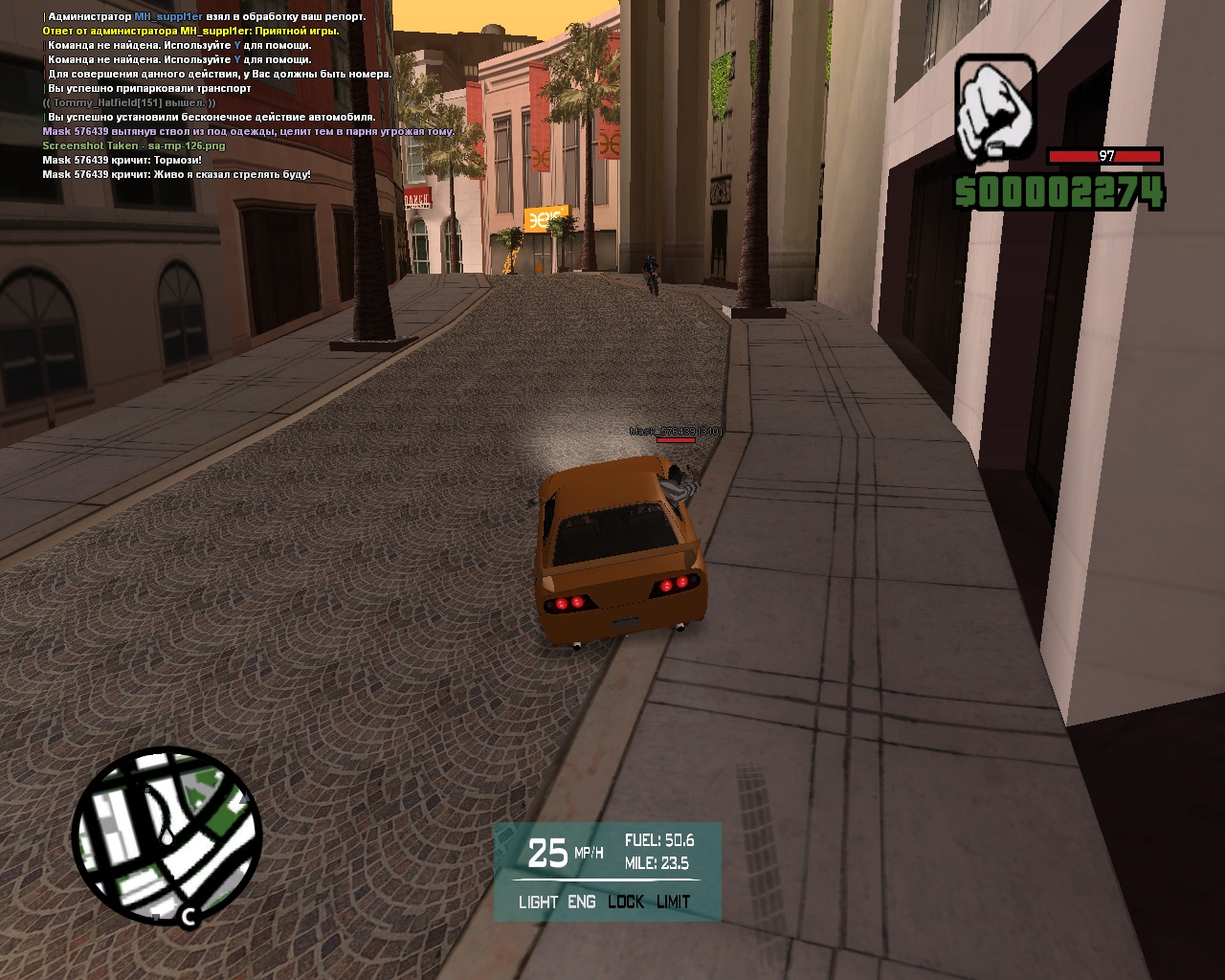Toggle the LOCK indicator on the speedometer
Viewport: 1225px width, 980px height.
[626, 902]
